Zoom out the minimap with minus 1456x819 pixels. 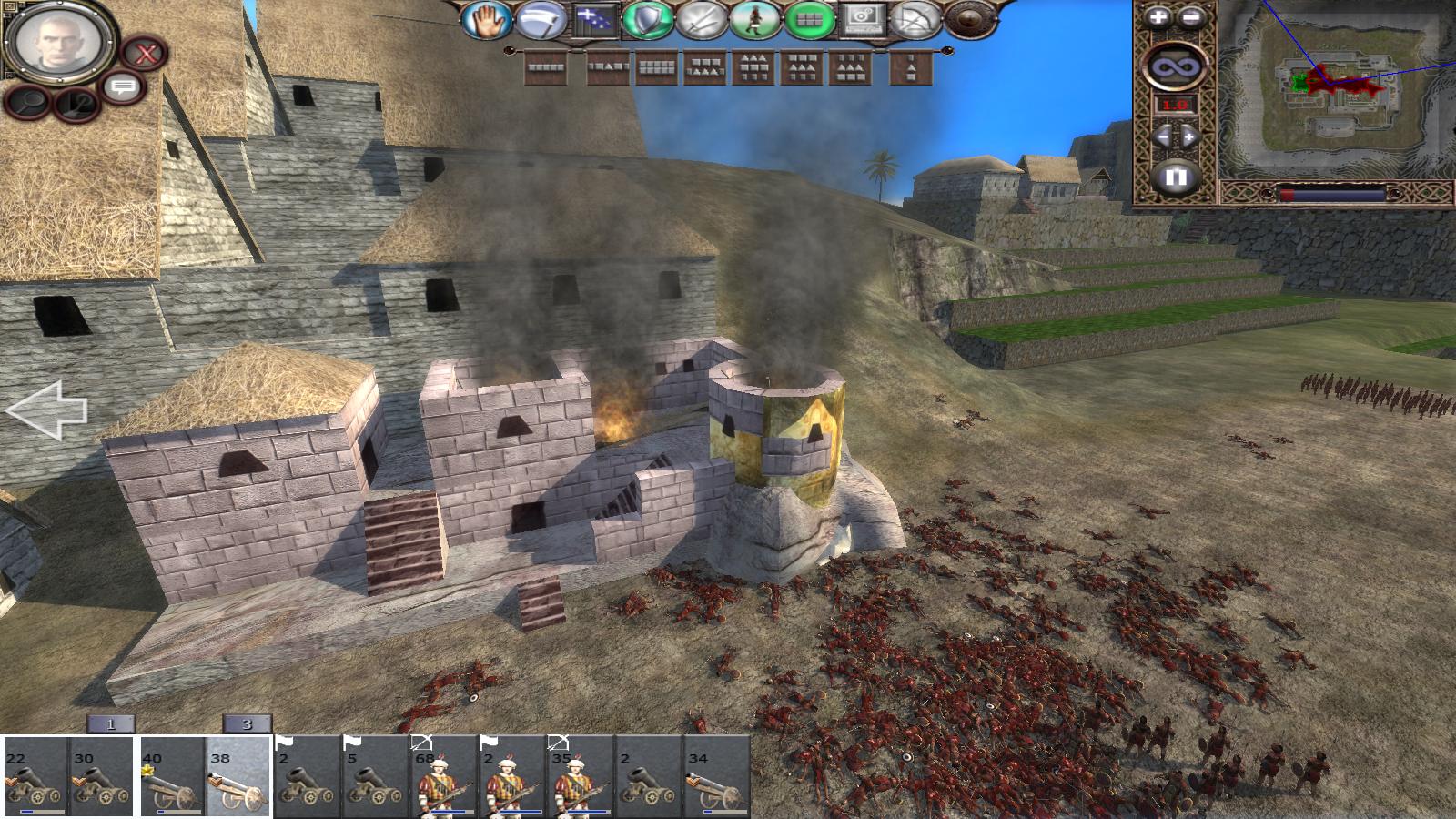click(1191, 17)
